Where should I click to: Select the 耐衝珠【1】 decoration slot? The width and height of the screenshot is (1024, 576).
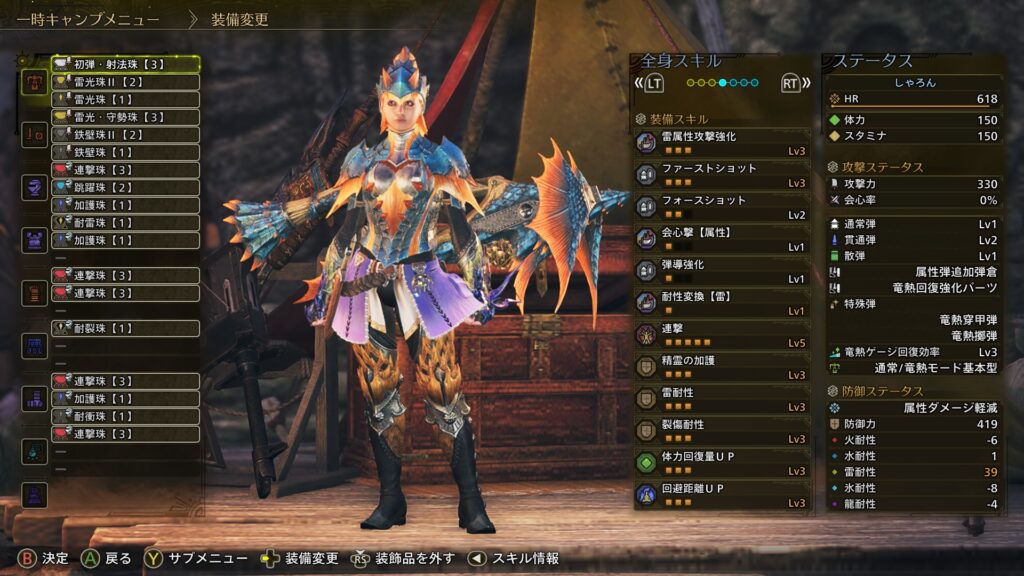click(125, 416)
